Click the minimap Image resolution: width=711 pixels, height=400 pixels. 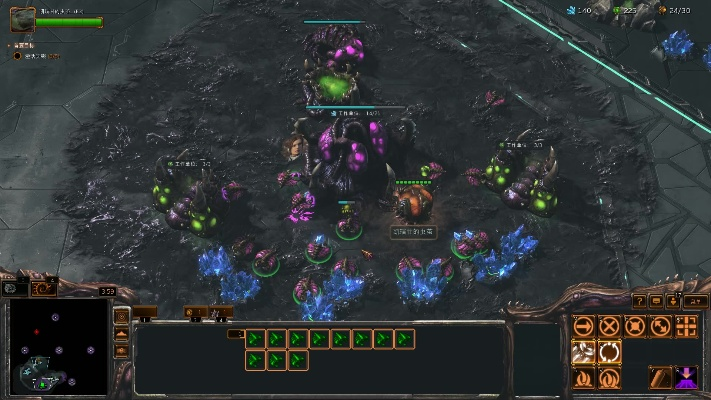click(58, 345)
